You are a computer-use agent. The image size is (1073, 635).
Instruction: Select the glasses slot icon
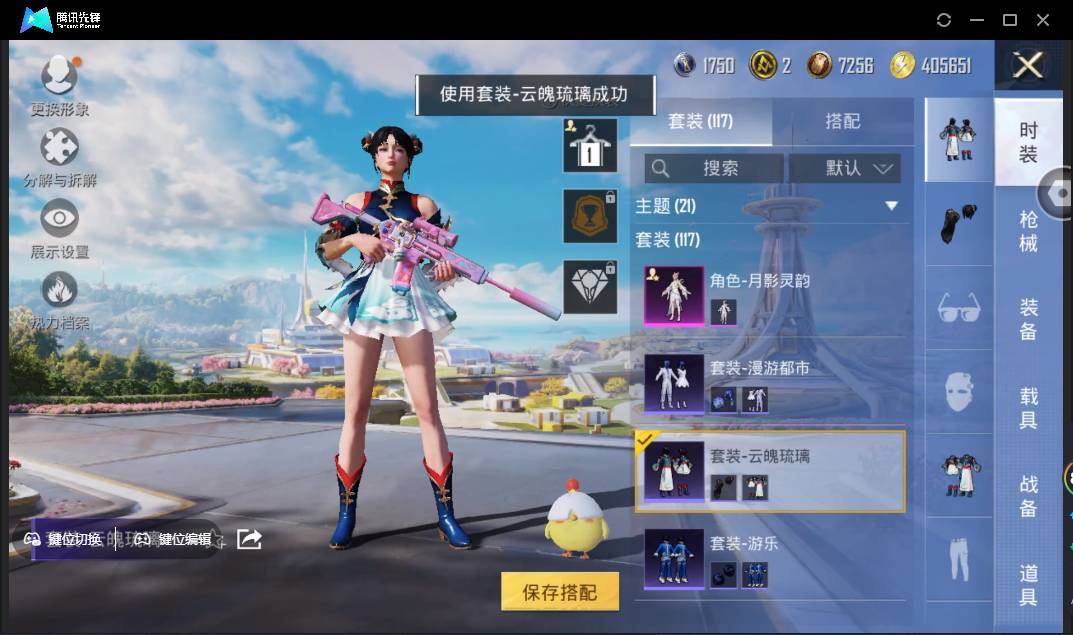959,308
